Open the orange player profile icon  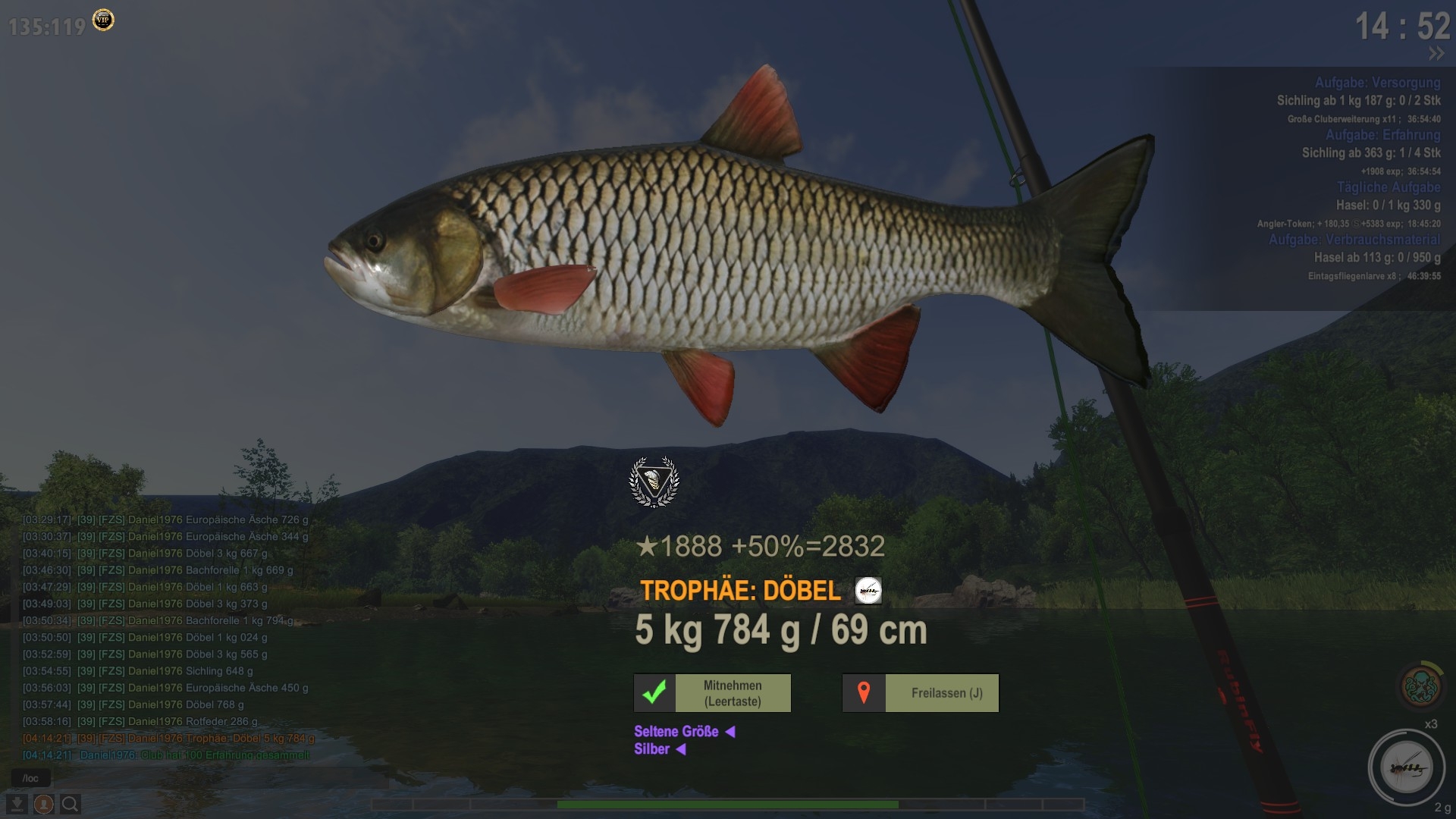coord(43,804)
